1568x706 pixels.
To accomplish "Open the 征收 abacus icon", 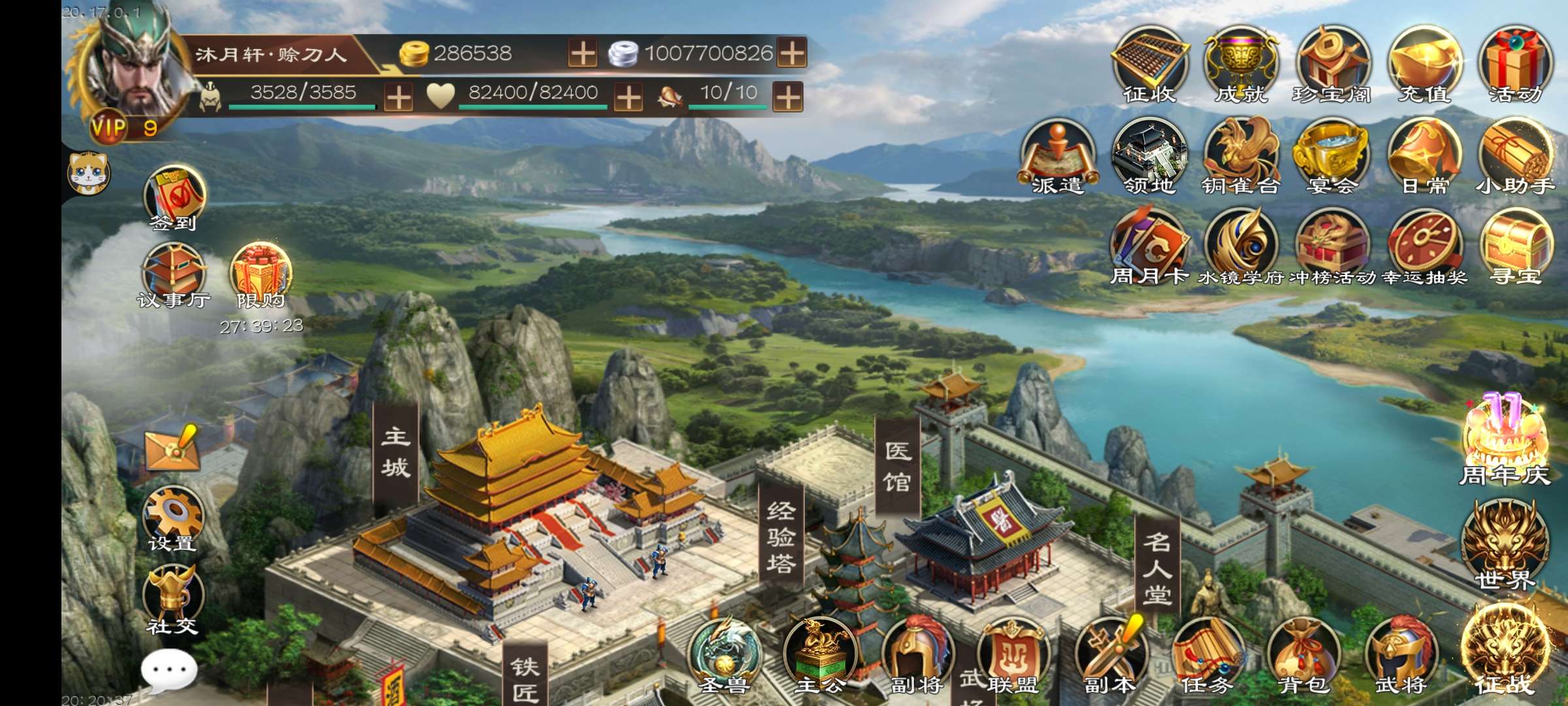I will (x=1149, y=64).
